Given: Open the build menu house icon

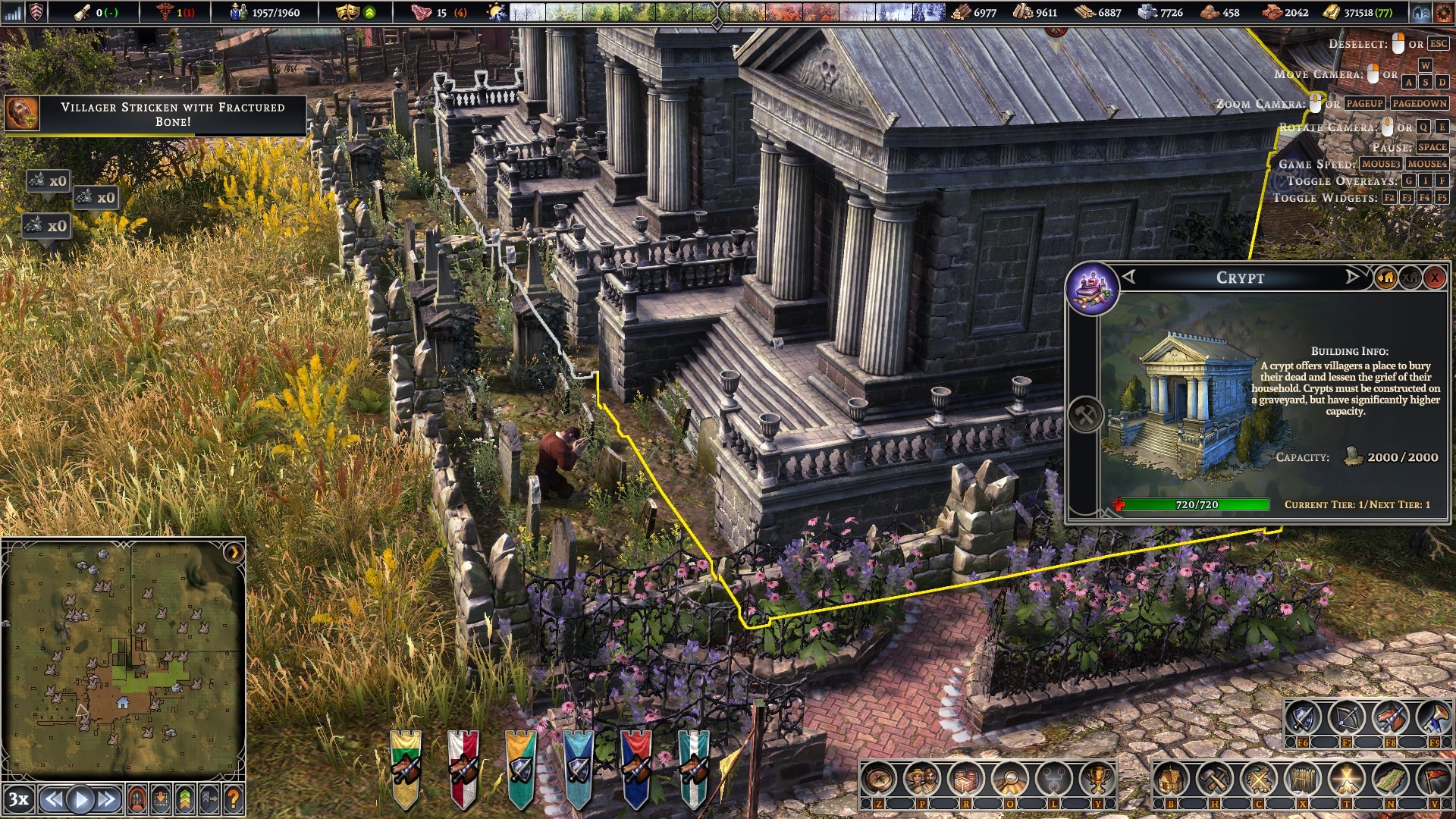Looking at the screenshot, I should (1172, 780).
